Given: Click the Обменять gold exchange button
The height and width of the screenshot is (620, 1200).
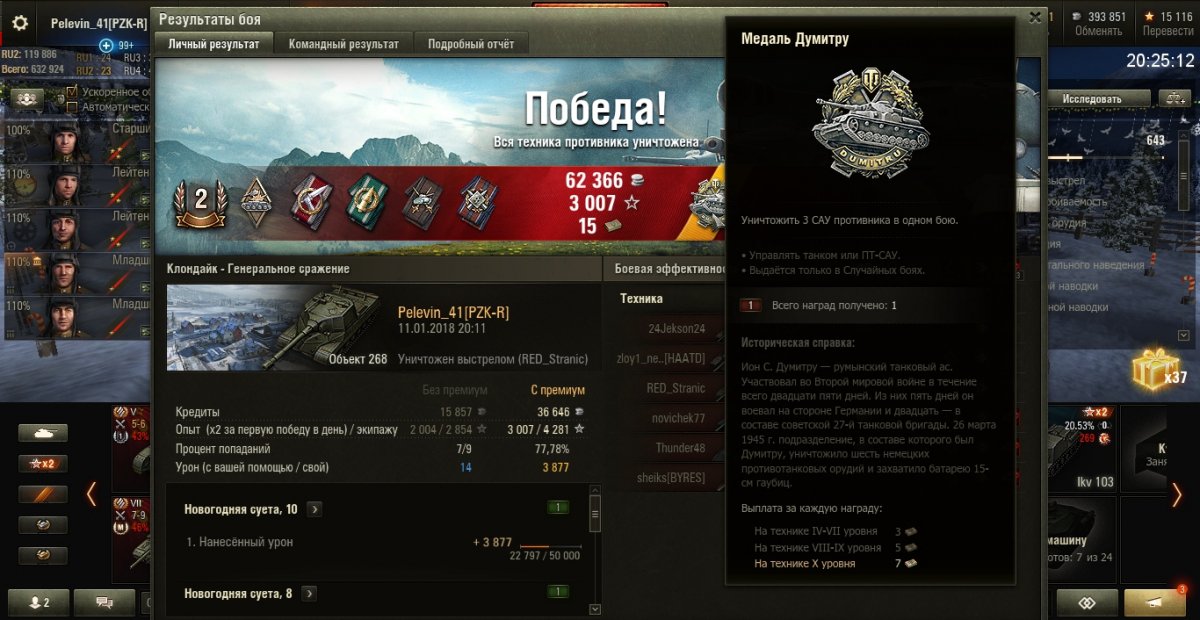Looking at the screenshot, I should [1098, 31].
